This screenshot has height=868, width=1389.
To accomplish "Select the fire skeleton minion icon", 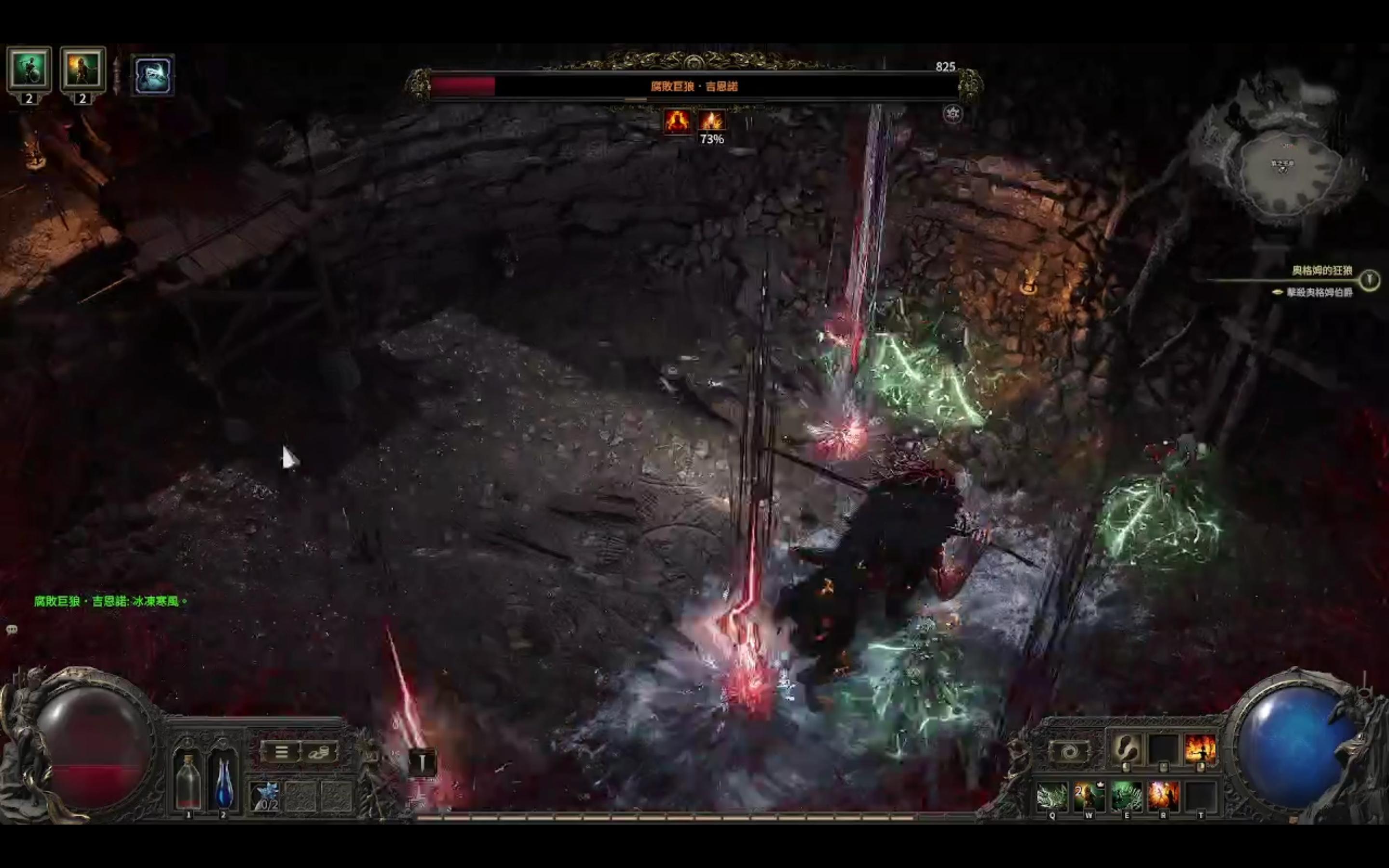I will coord(82,69).
